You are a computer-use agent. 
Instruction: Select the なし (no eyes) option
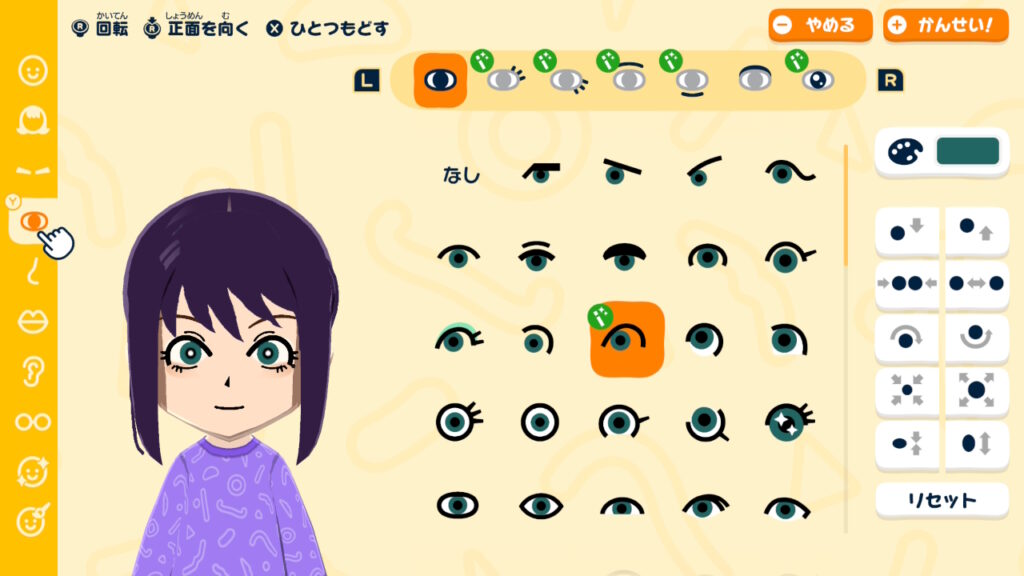pos(461,175)
